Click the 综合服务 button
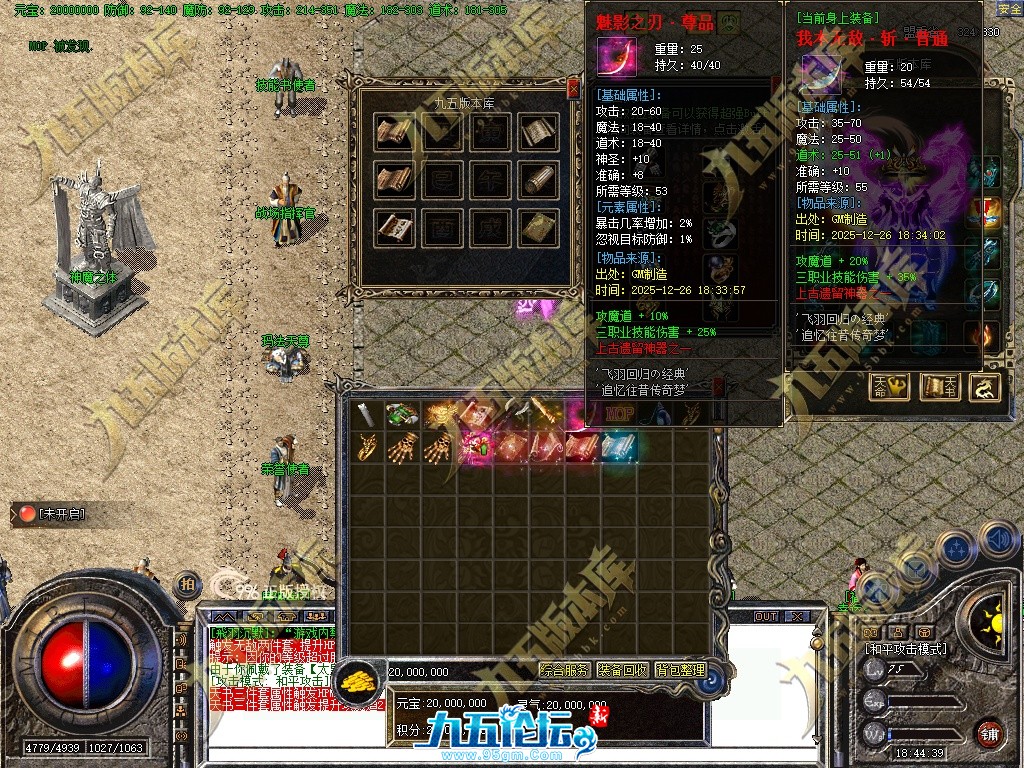Image resolution: width=1024 pixels, height=768 pixels. [x=565, y=670]
